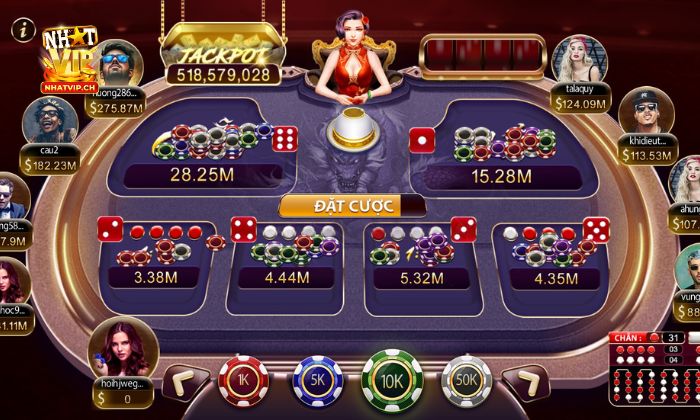The image size is (700, 420).
Task: Click the NhatVIP logo
Action: click(x=68, y=60)
